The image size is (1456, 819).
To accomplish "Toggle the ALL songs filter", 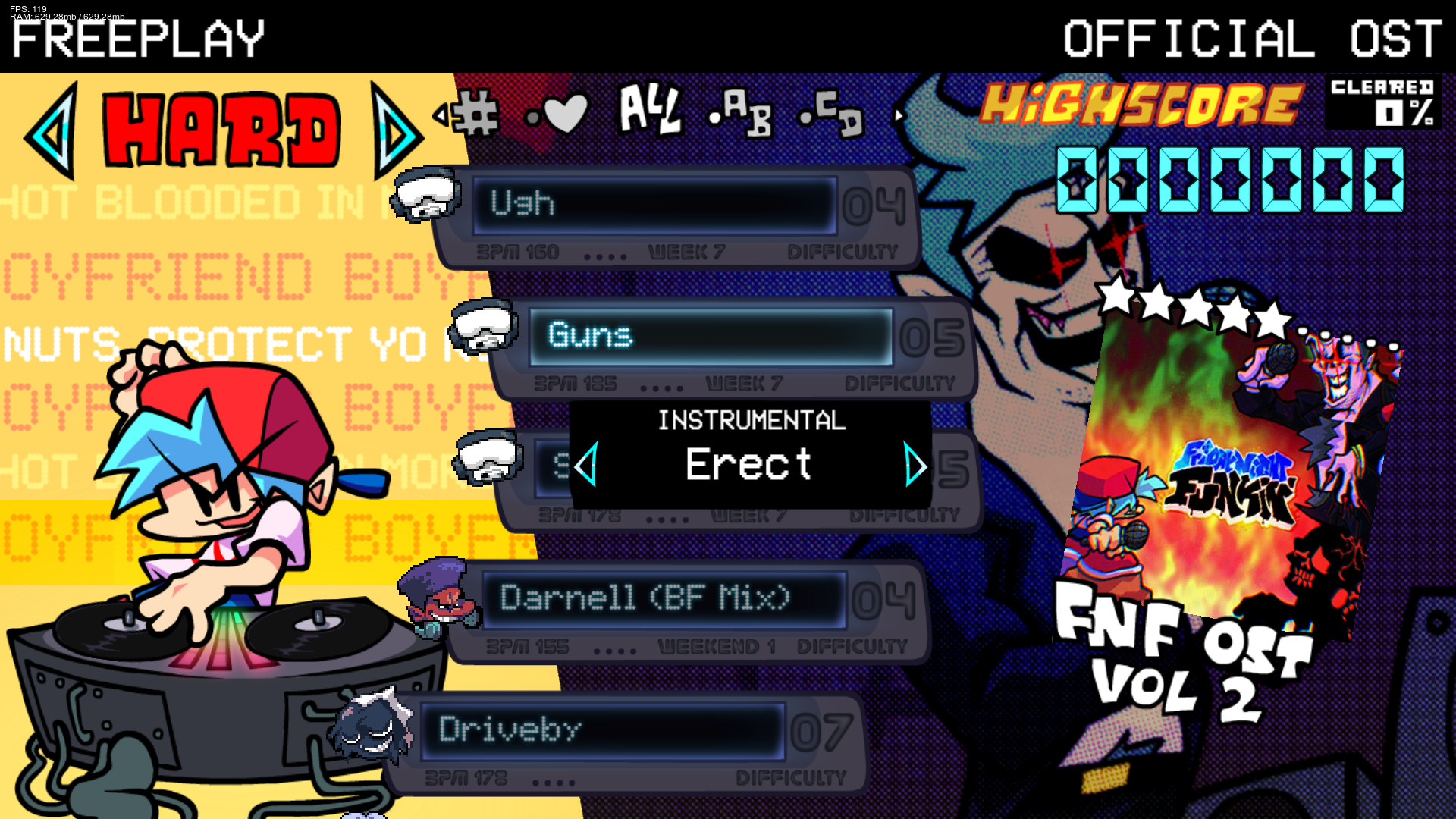I will pos(648,112).
